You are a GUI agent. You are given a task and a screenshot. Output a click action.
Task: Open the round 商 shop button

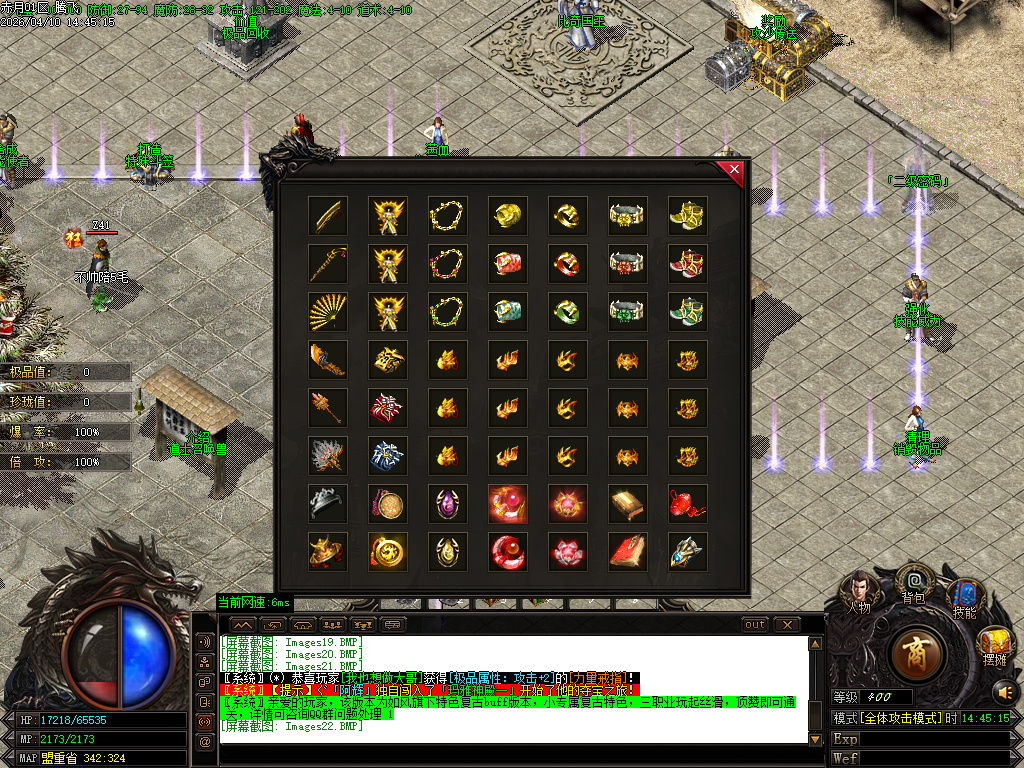coord(915,651)
